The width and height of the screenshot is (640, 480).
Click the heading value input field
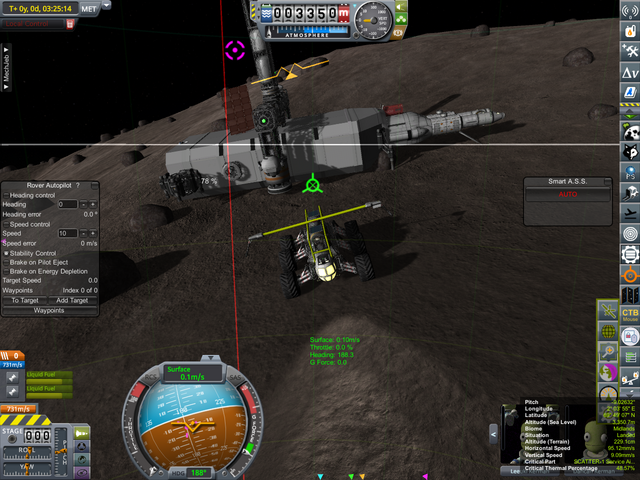(67, 204)
